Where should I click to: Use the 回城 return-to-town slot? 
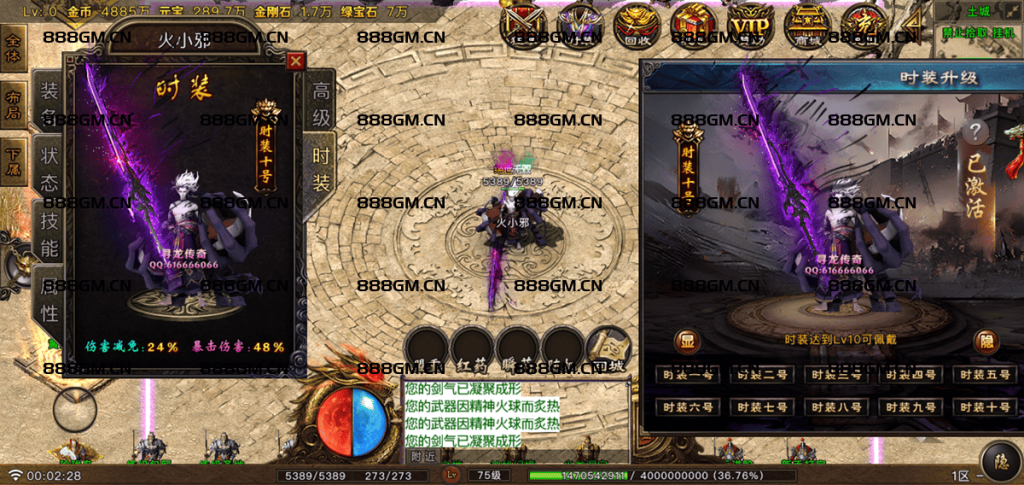[607, 351]
